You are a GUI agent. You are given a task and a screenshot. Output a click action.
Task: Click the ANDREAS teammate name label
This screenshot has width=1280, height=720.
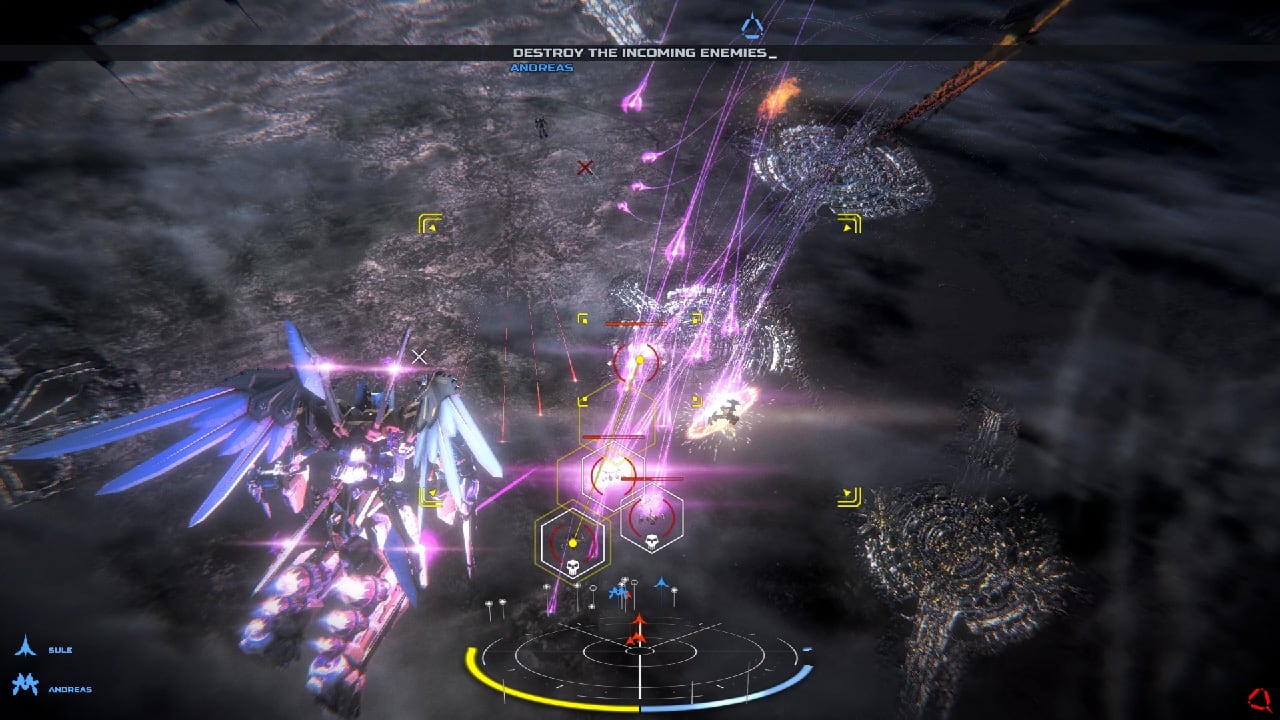coord(70,688)
